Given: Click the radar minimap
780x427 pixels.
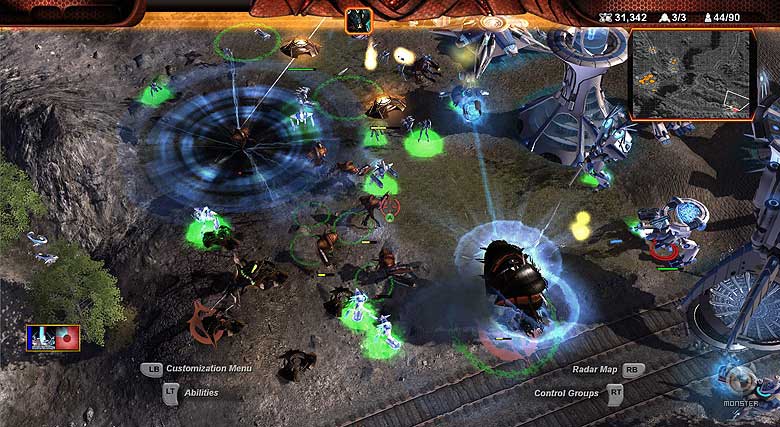Looking at the screenshot, I should [691, 74].
